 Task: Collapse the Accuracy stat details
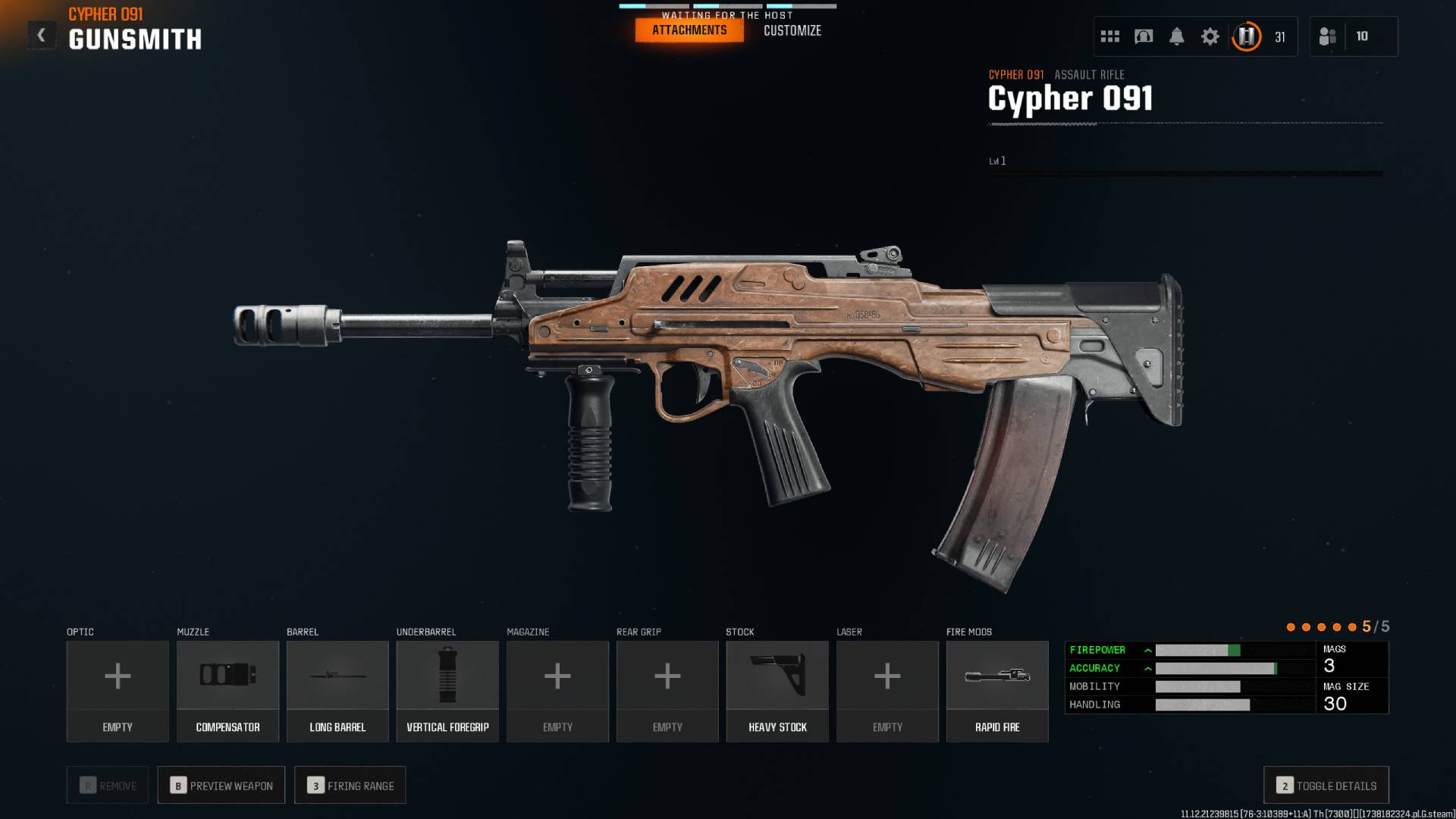pyautogui.click(x=1149, y=668)
